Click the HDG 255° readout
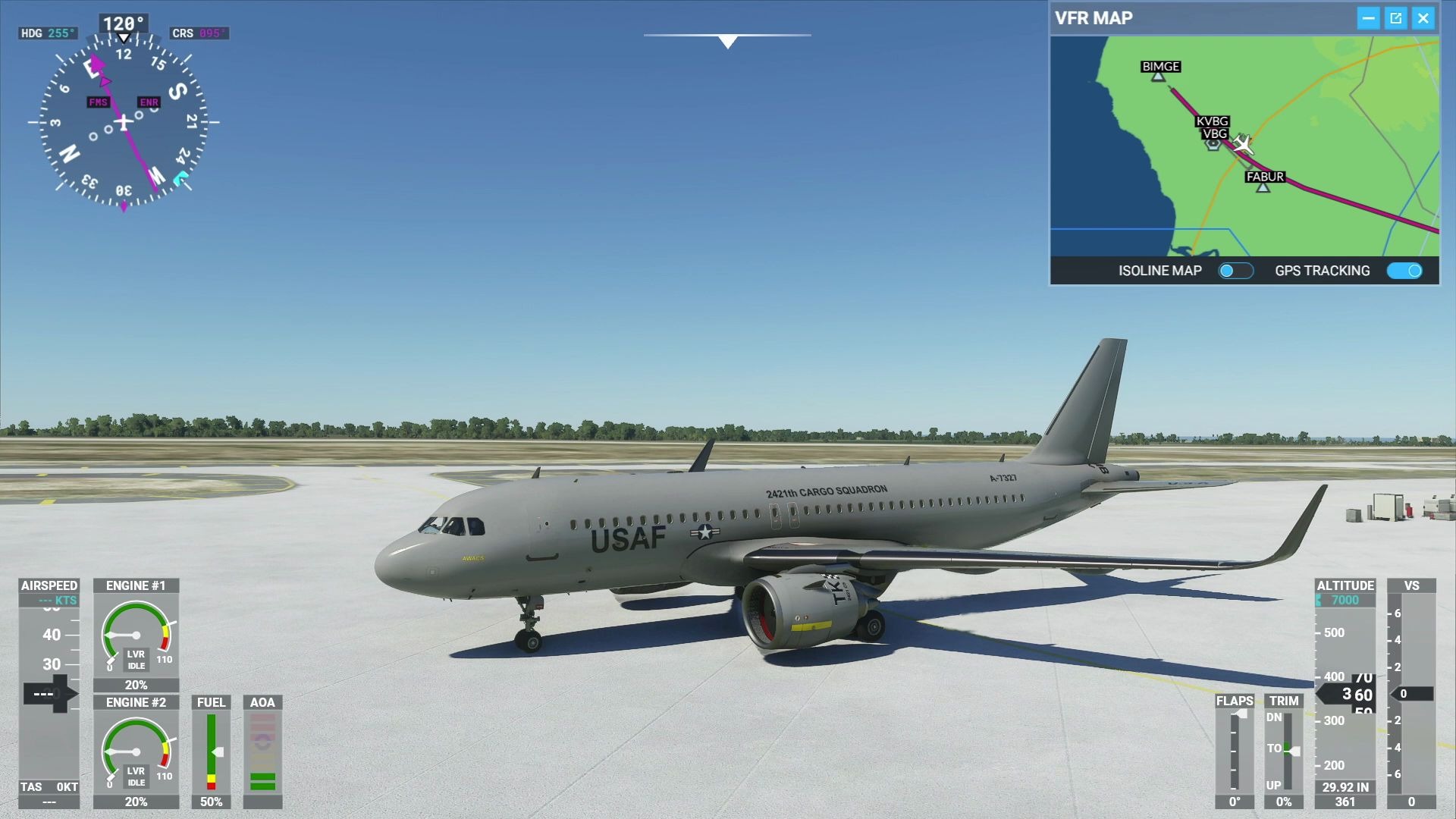Viewport: 1456px width, 819px height. coord(48,33)
